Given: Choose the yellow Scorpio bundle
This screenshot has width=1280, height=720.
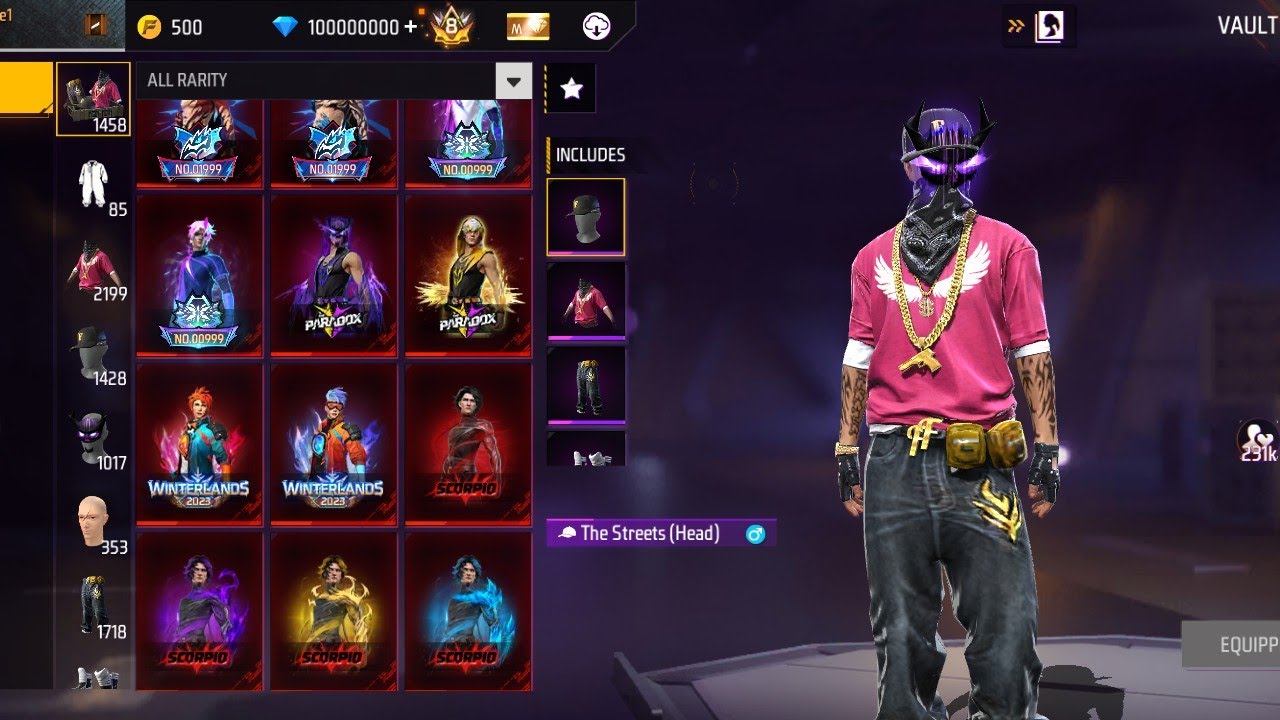Looking at the screenshot, I should tap(333, 610).
